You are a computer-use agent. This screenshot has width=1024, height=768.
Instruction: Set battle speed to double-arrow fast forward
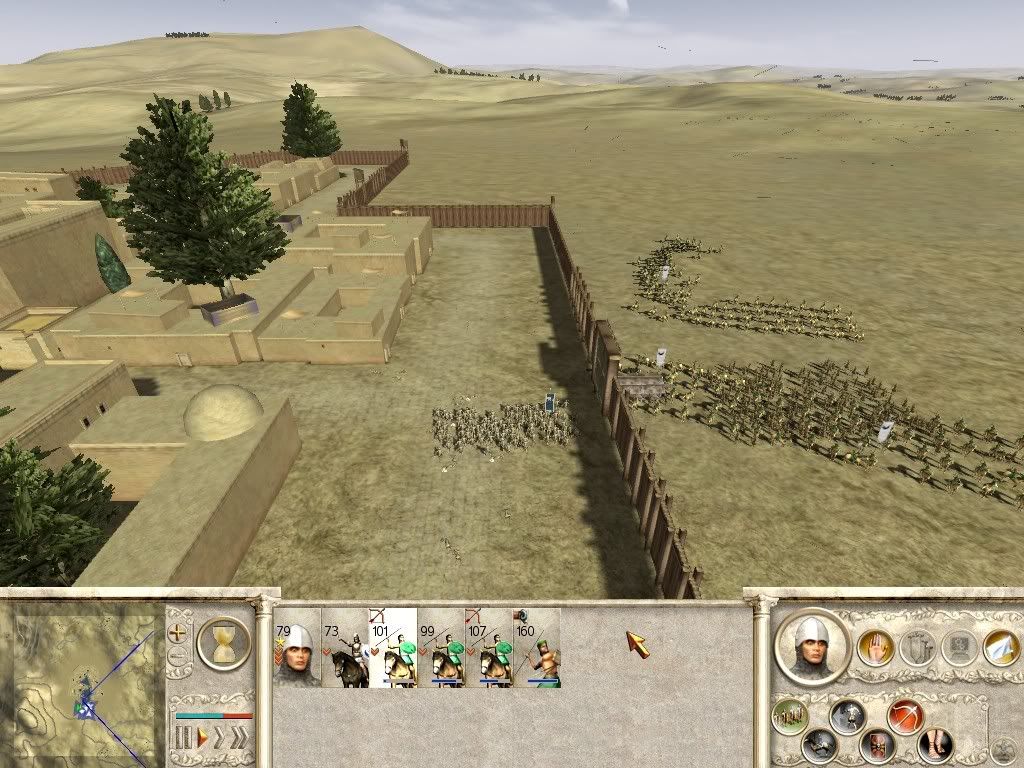[221, 739]
